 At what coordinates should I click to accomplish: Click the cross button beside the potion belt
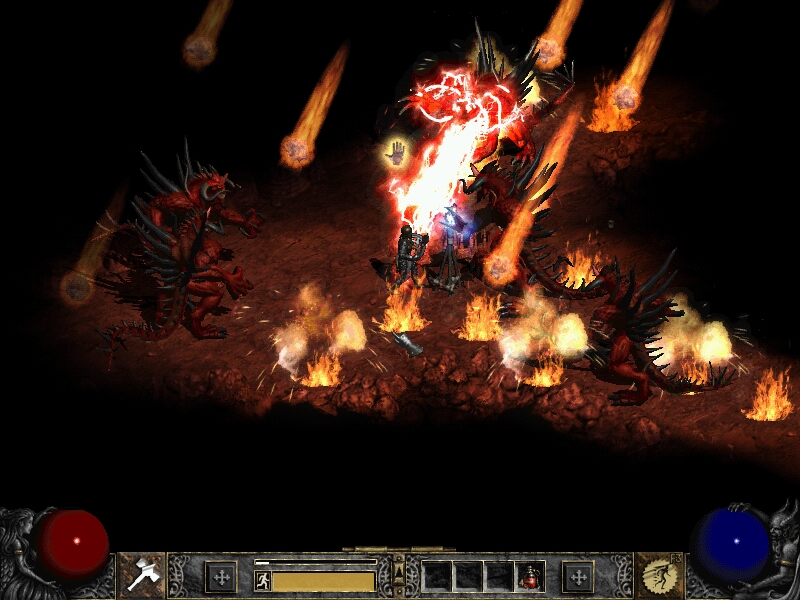point(578,576)
